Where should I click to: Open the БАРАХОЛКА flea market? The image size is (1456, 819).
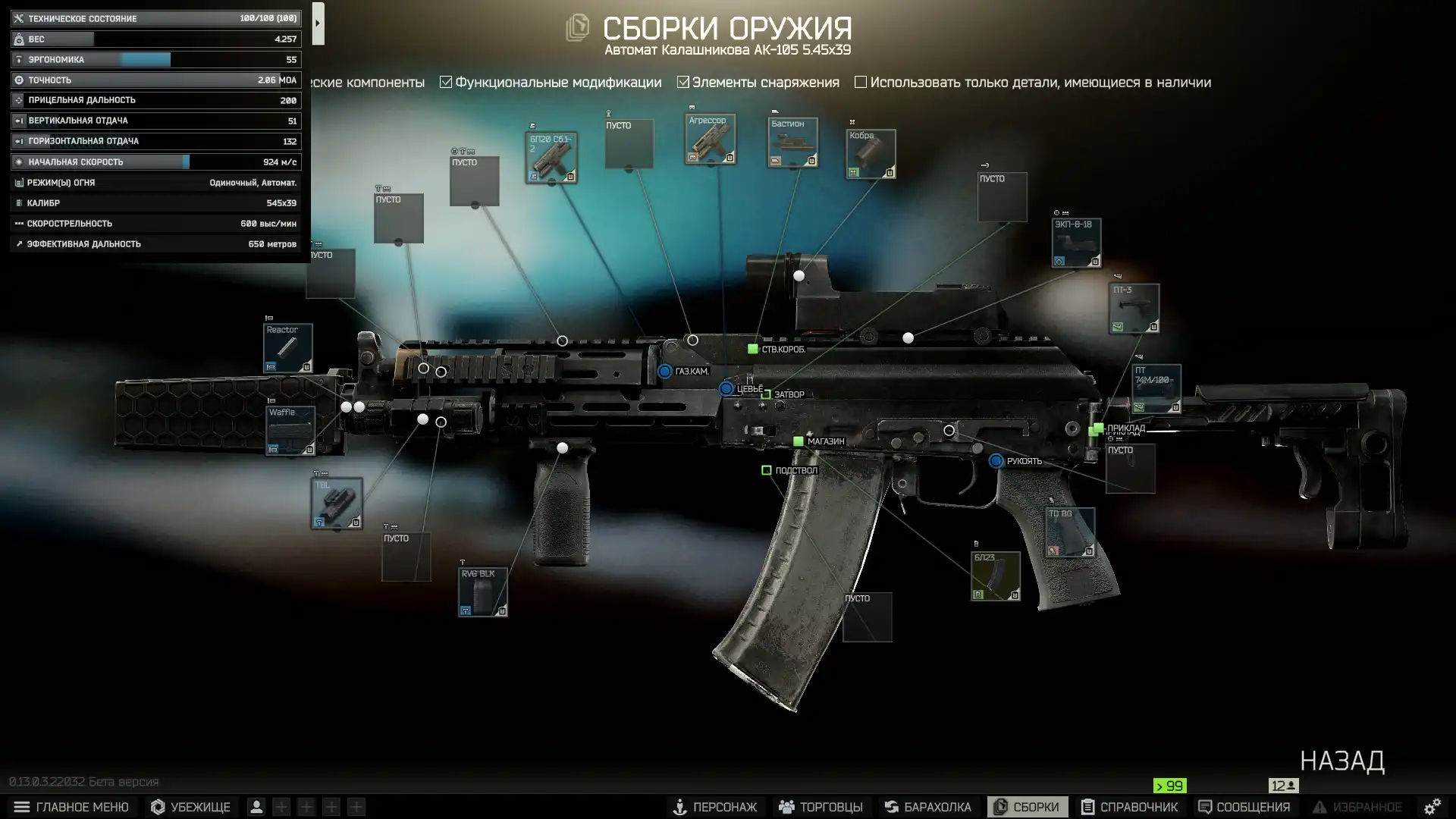click(x=927, y=807)
